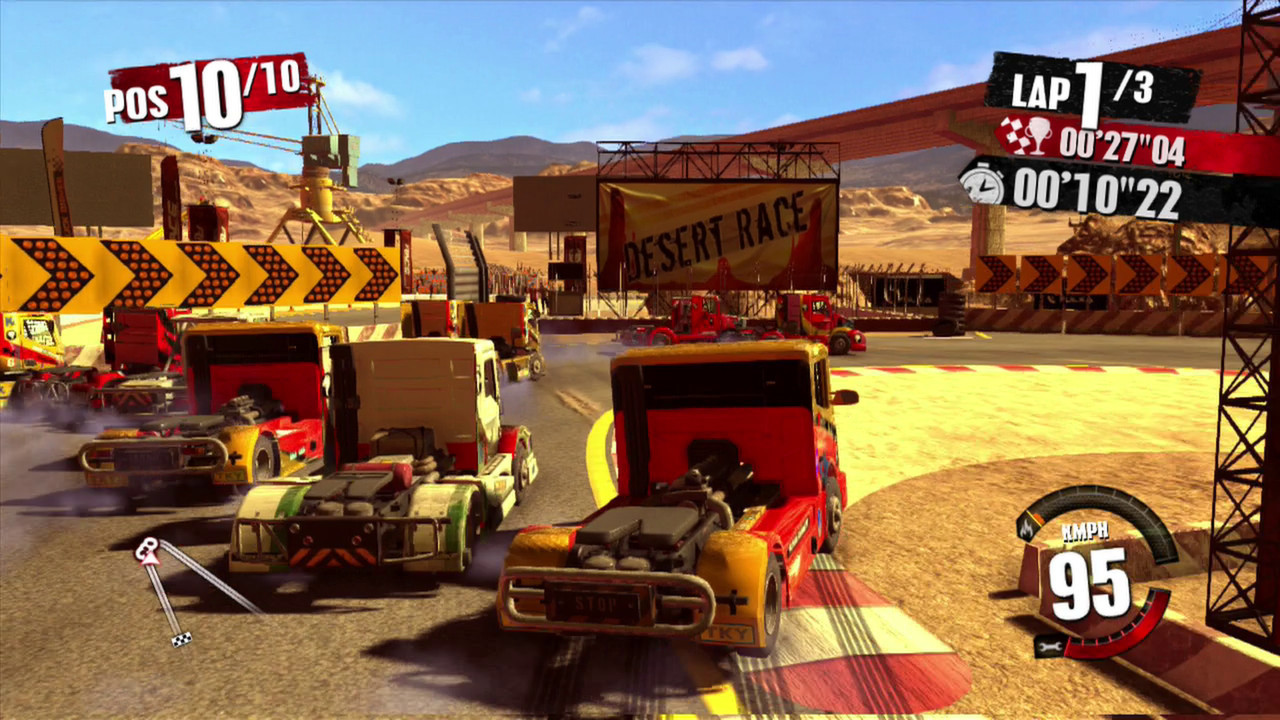The height and width of the screenshot is (720, 1280).
Task: Click the STOP license plate on the red truck
Action: pos(597,602)
